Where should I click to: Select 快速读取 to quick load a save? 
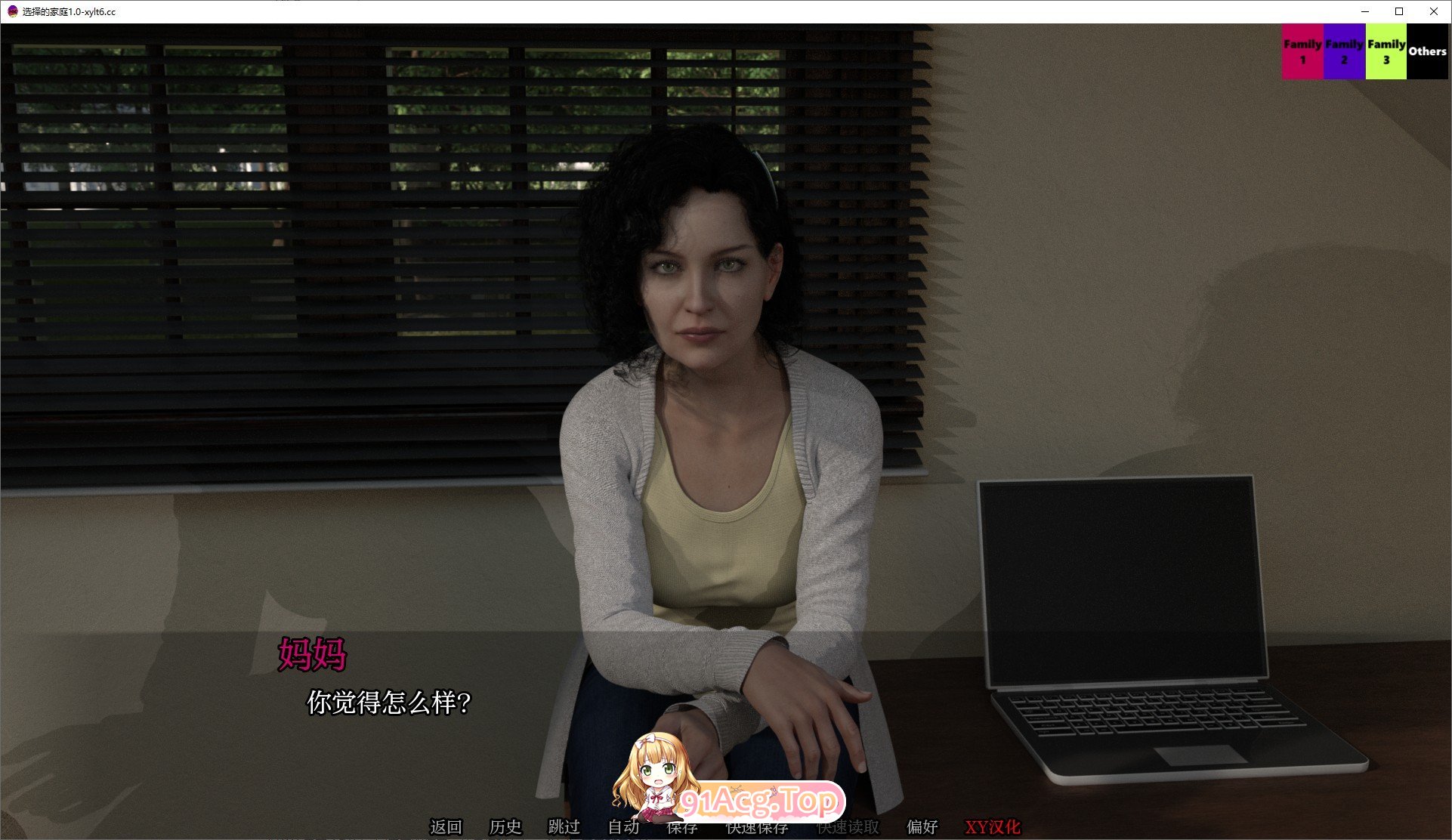(x=846, y=827)
